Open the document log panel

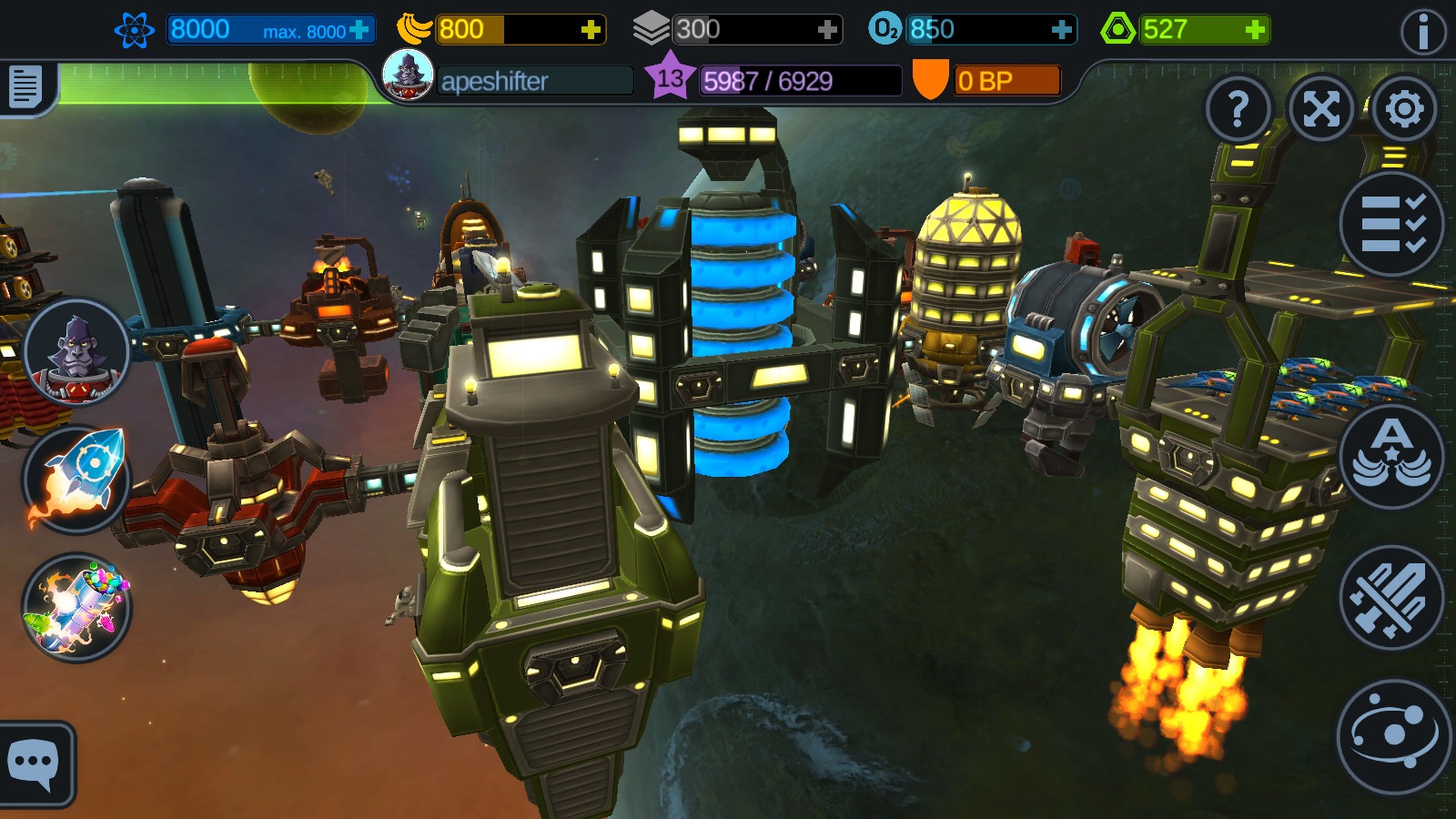pyautogui.click(x=25, y=87)
